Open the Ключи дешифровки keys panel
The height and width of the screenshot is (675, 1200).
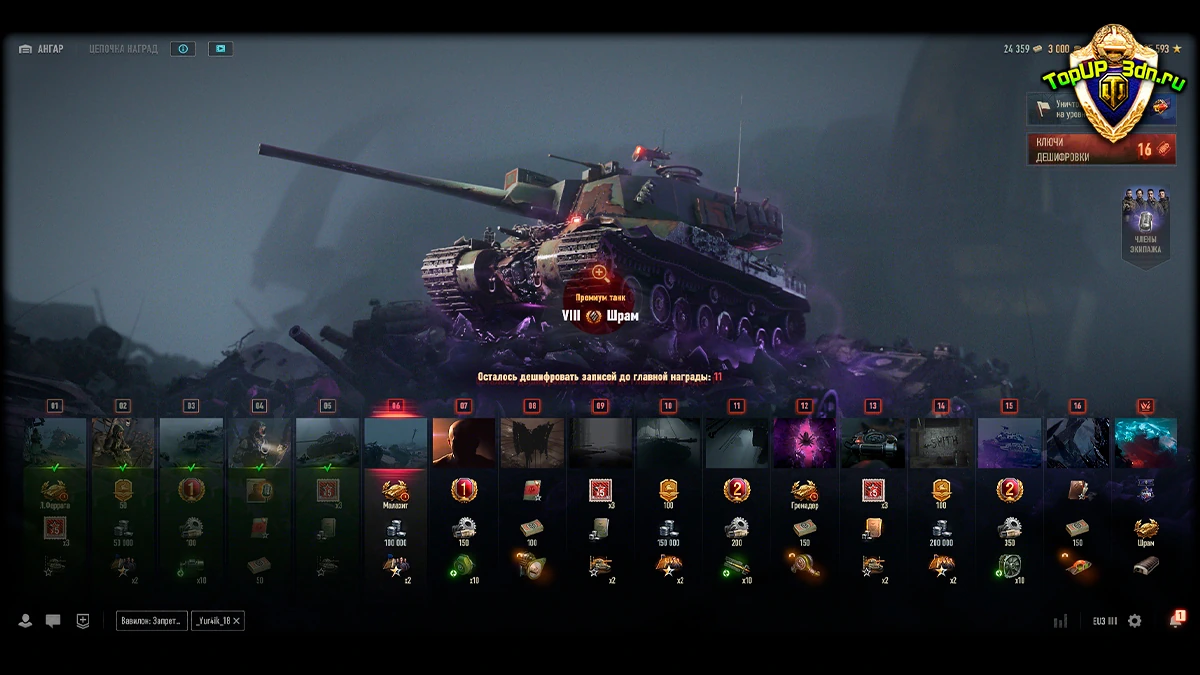point(1101,149)
